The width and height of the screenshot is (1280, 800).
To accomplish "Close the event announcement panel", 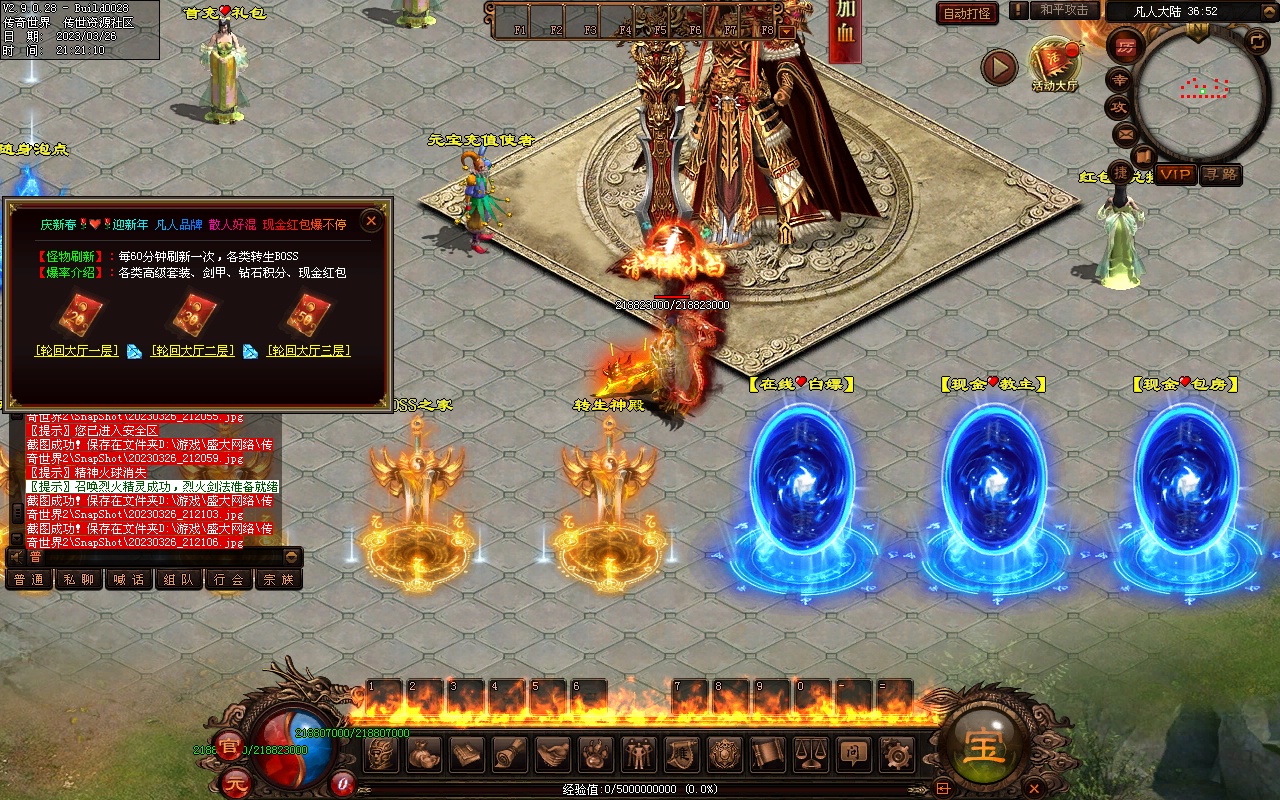I will (x=371, y=221).
